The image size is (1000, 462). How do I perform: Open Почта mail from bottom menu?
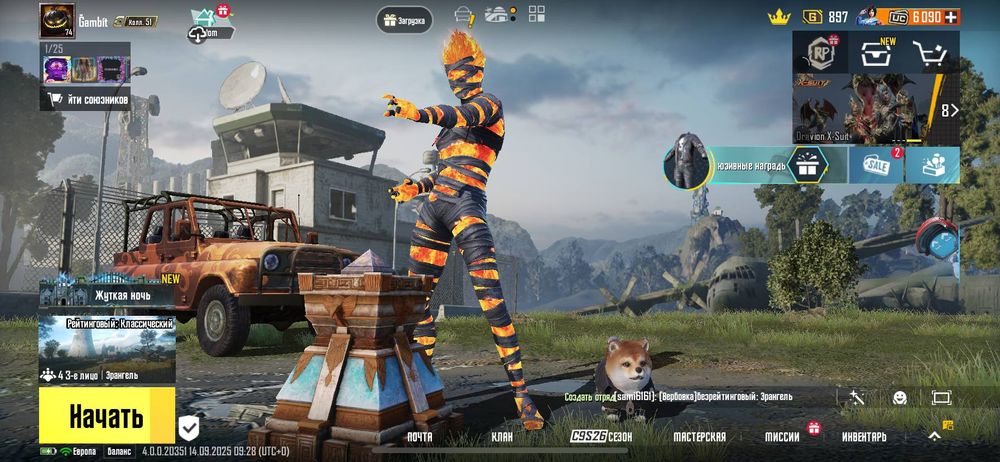point(420,437)
